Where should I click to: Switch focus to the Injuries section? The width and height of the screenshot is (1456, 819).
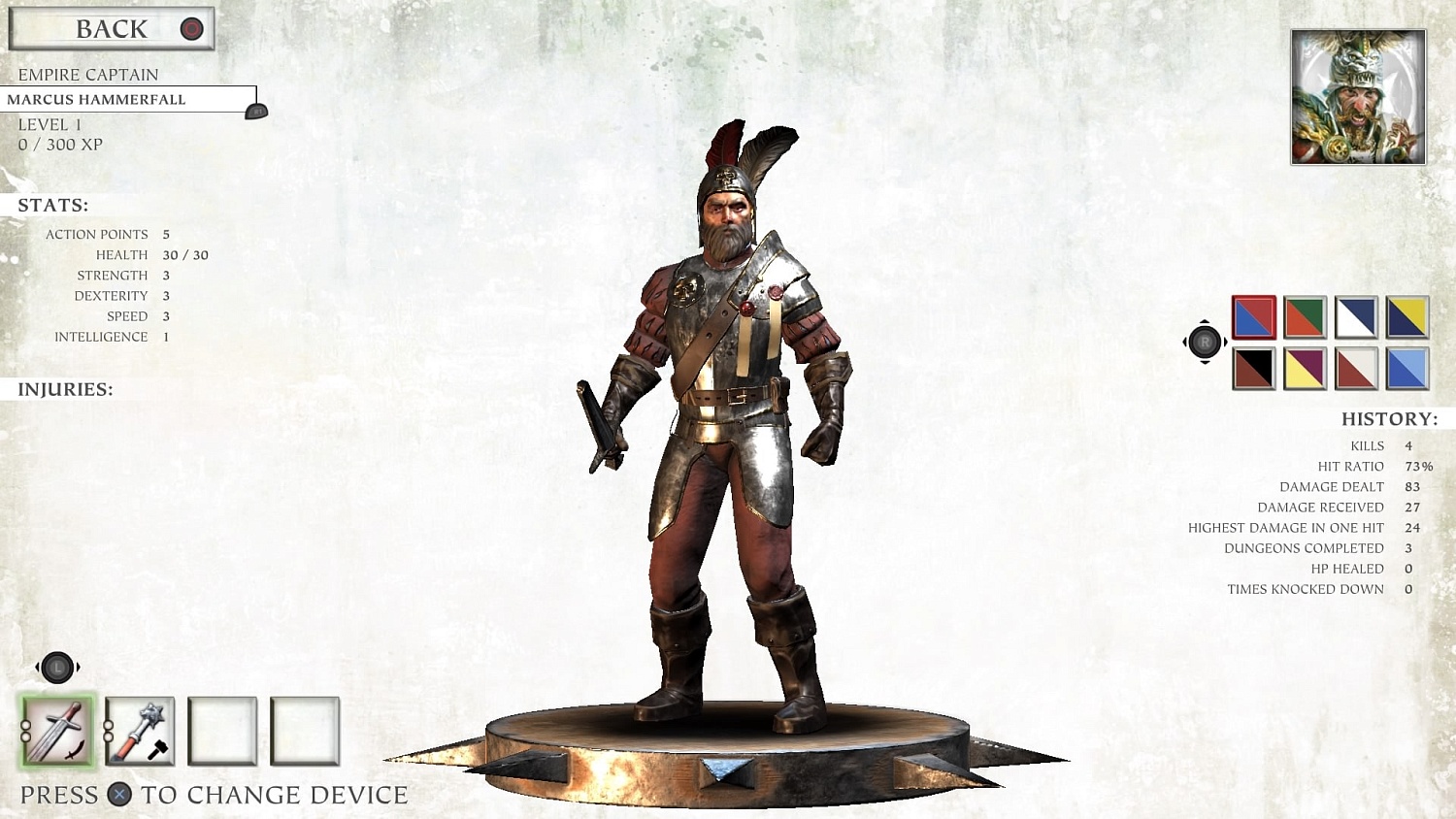click(63, 388)
